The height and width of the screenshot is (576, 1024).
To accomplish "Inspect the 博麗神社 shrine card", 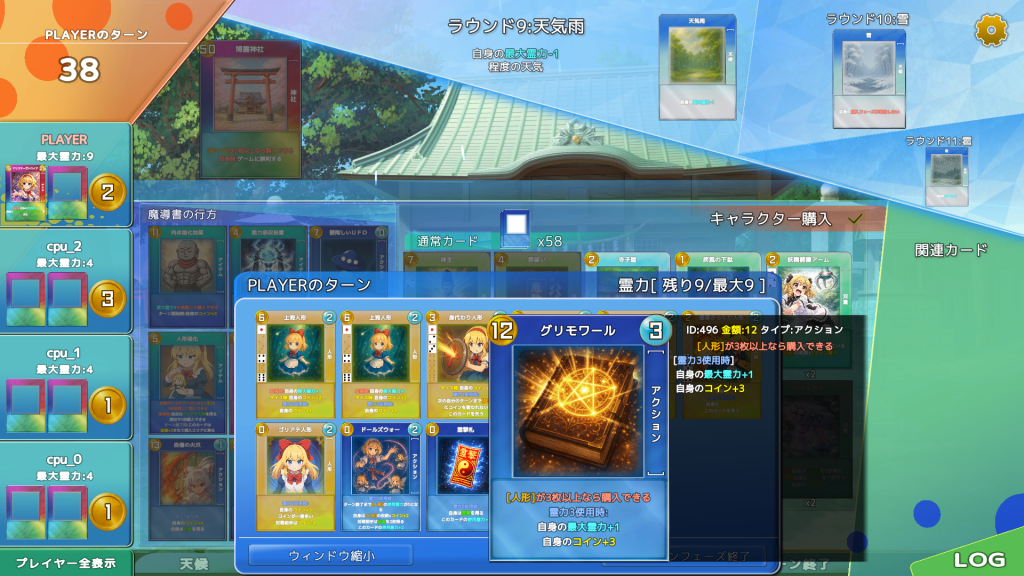I will coord(250,106).
